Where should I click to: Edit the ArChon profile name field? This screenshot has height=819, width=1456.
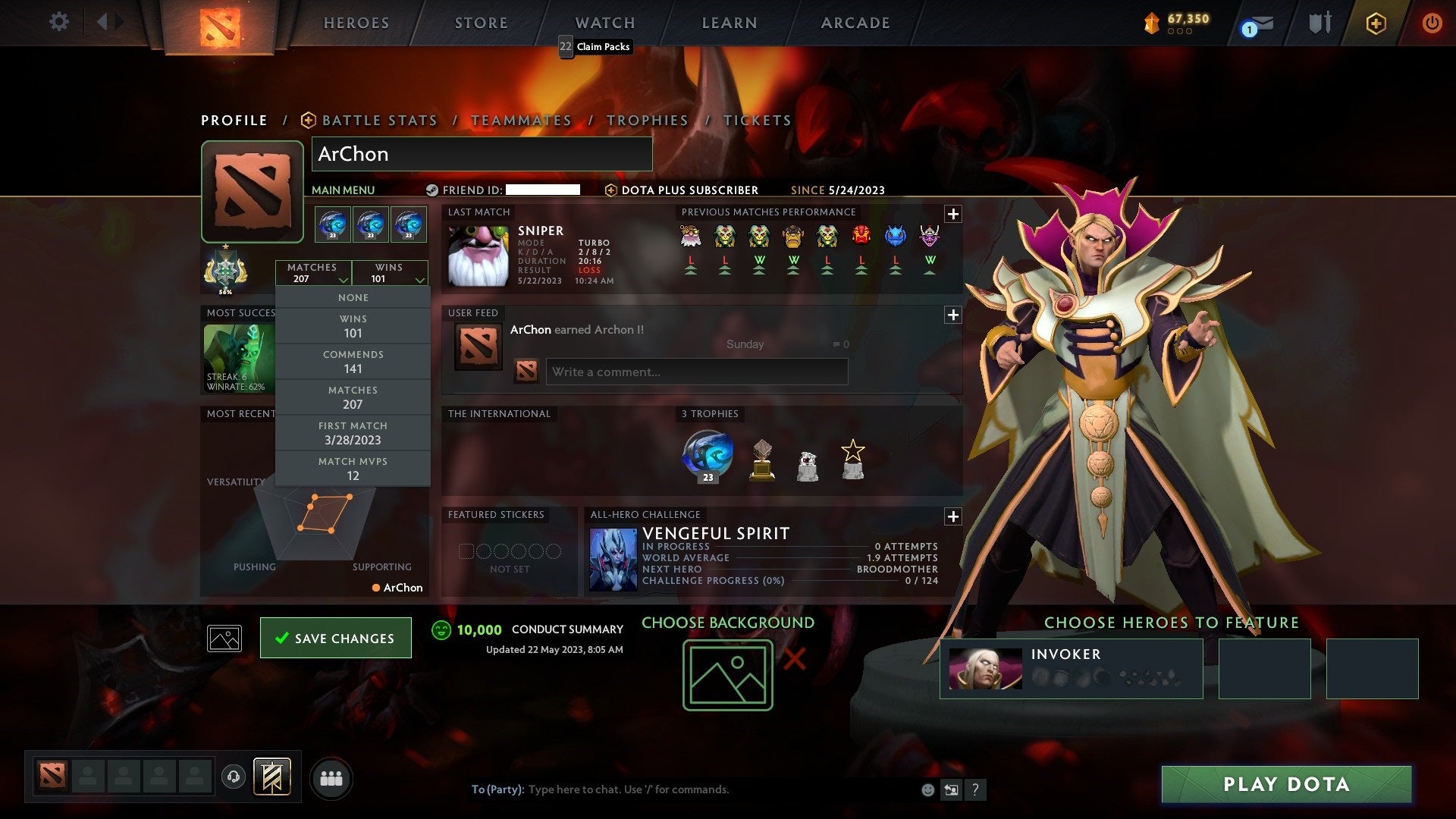point(482,154)
